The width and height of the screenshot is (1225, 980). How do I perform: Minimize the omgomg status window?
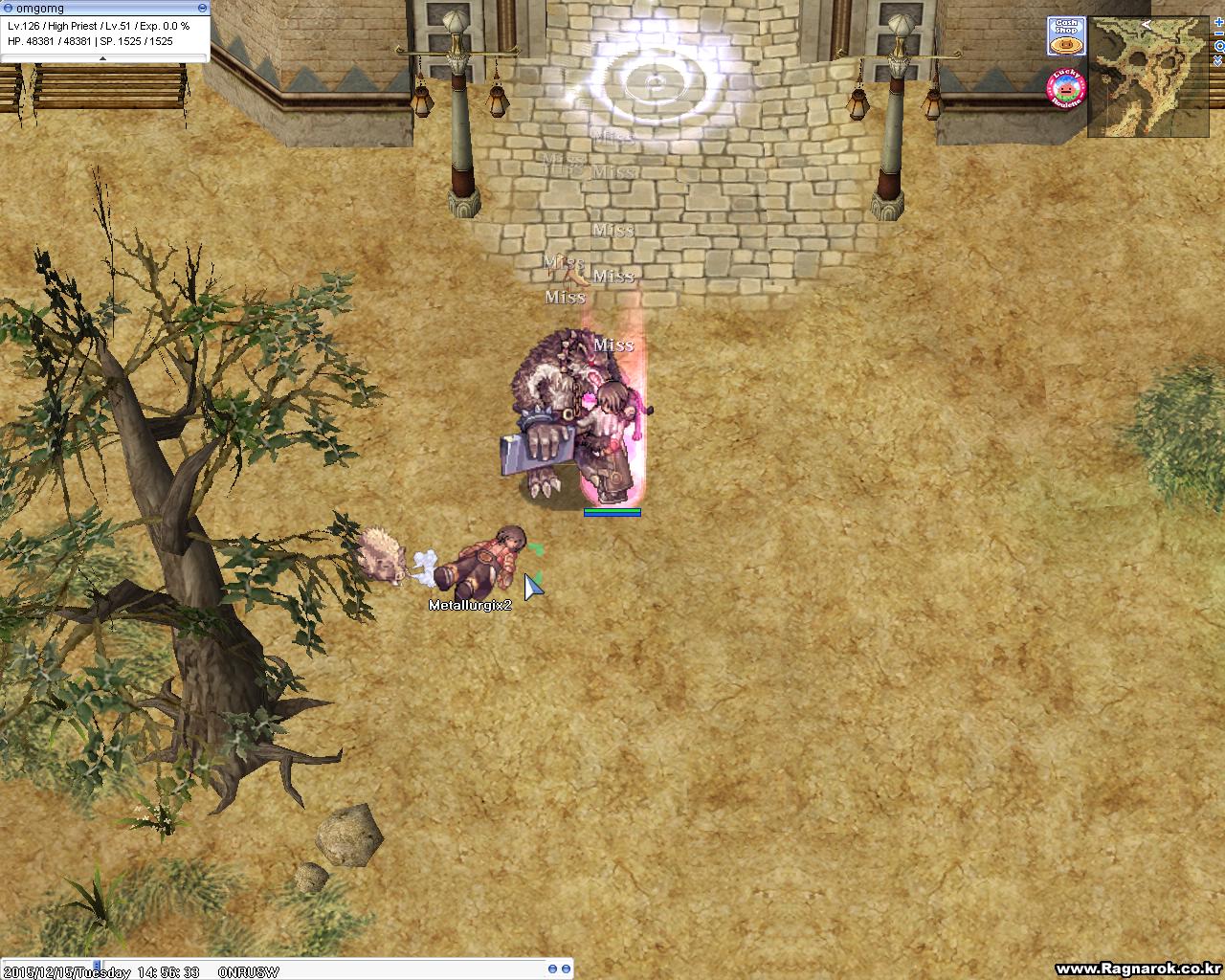coord(203,8)
